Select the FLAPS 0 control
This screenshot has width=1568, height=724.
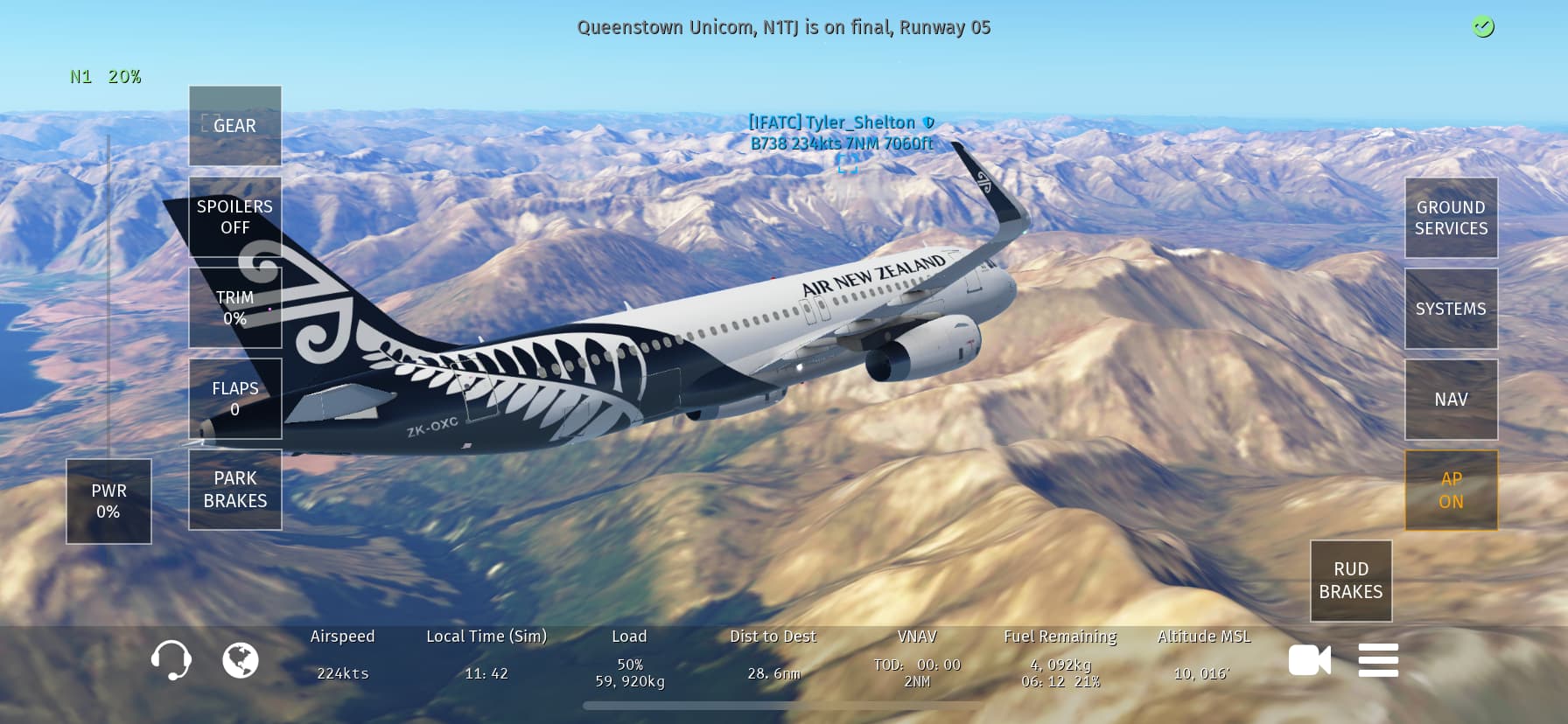[x=234, y=399]
